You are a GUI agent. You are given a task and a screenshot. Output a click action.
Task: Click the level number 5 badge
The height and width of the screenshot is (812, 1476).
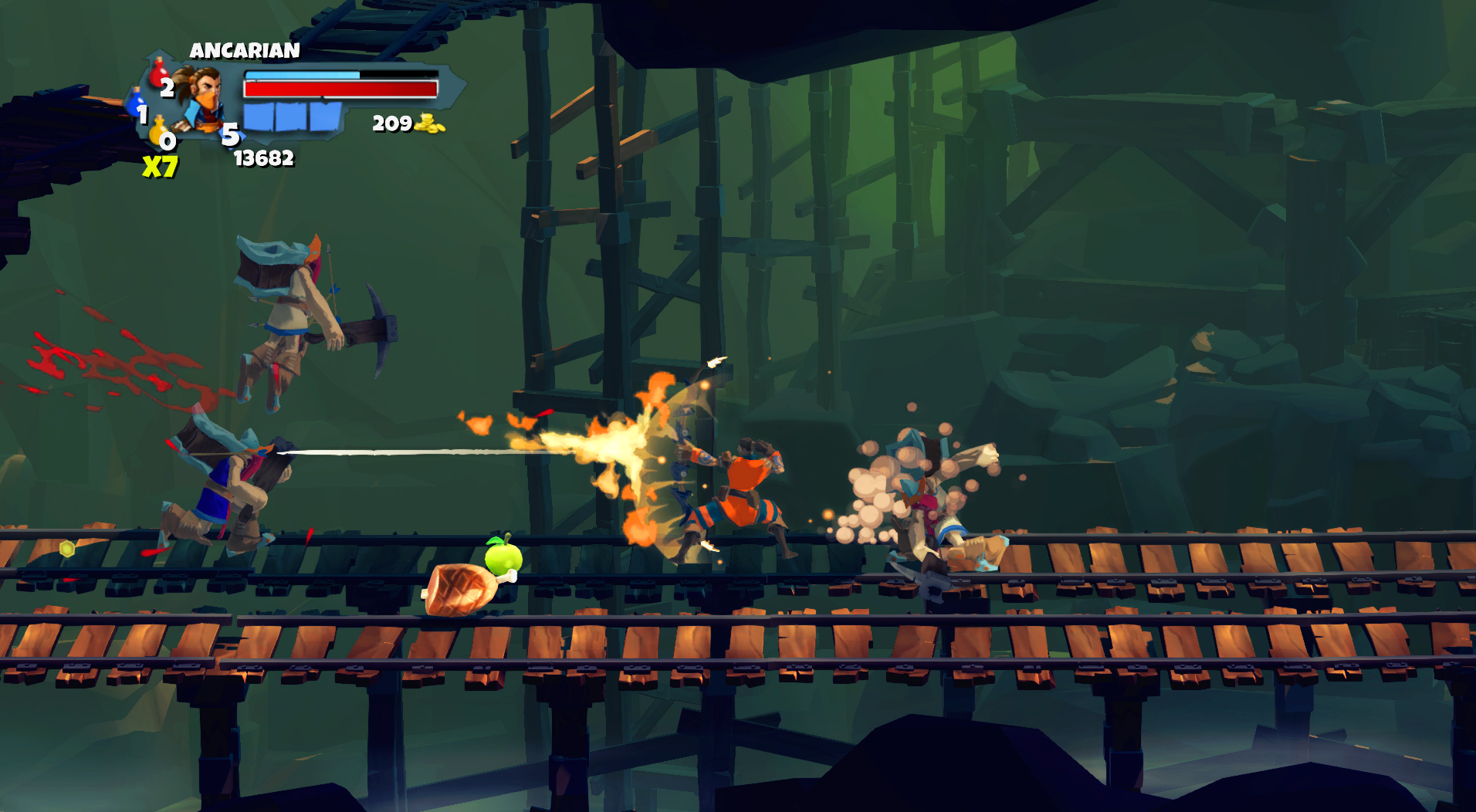(230, 135)
